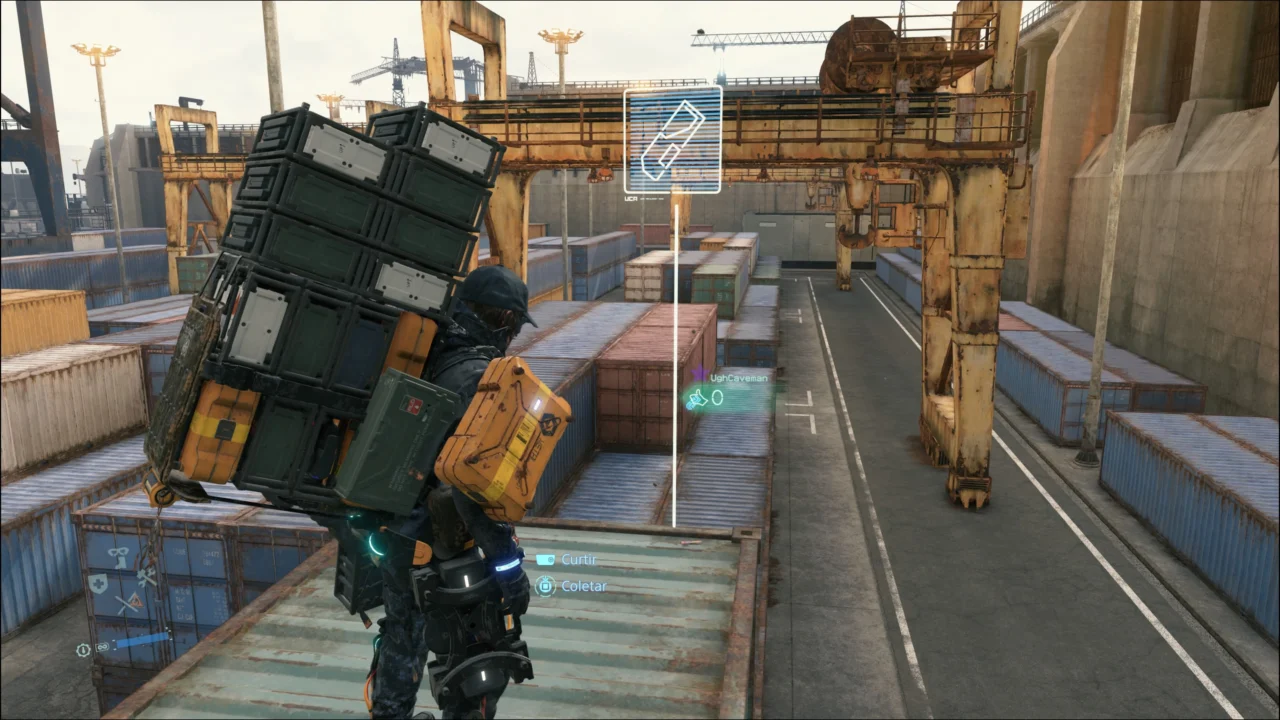The width and height of the screenshot is (1280, 720).
Task: Click the gear-shaped gauge icon
Action: click(83, 649)
